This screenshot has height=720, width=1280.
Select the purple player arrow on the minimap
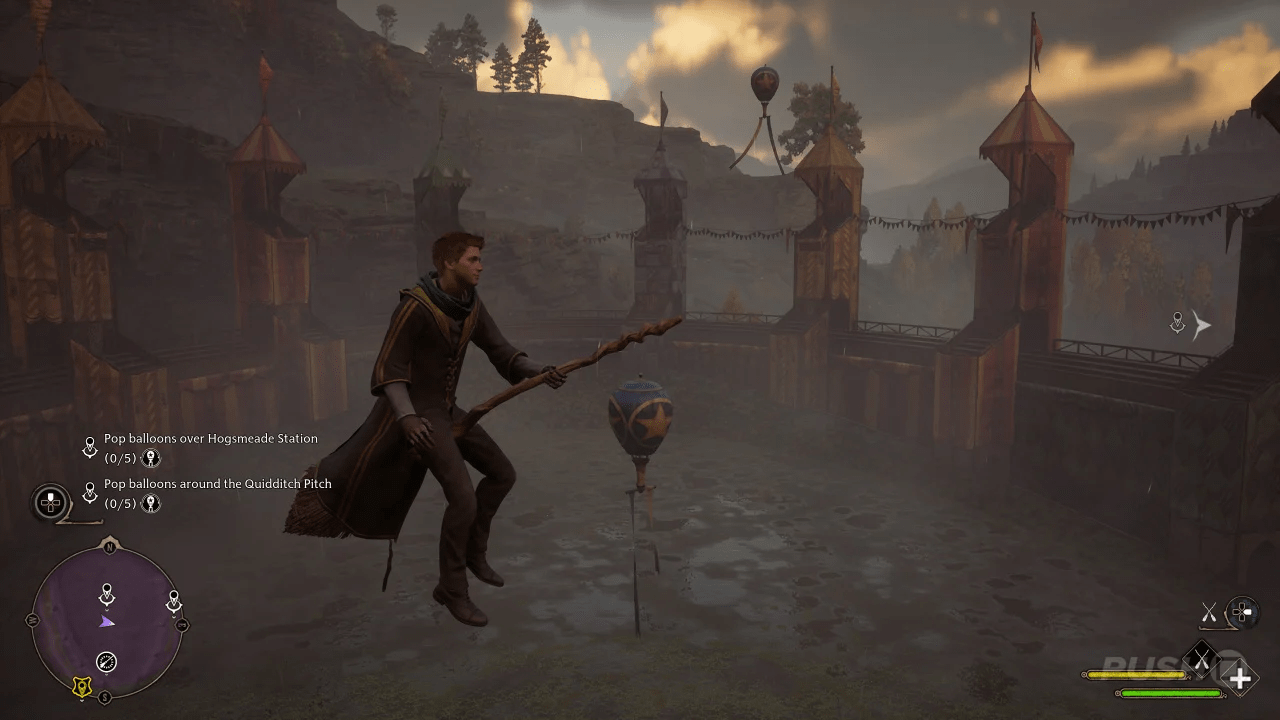click(107, 622)
